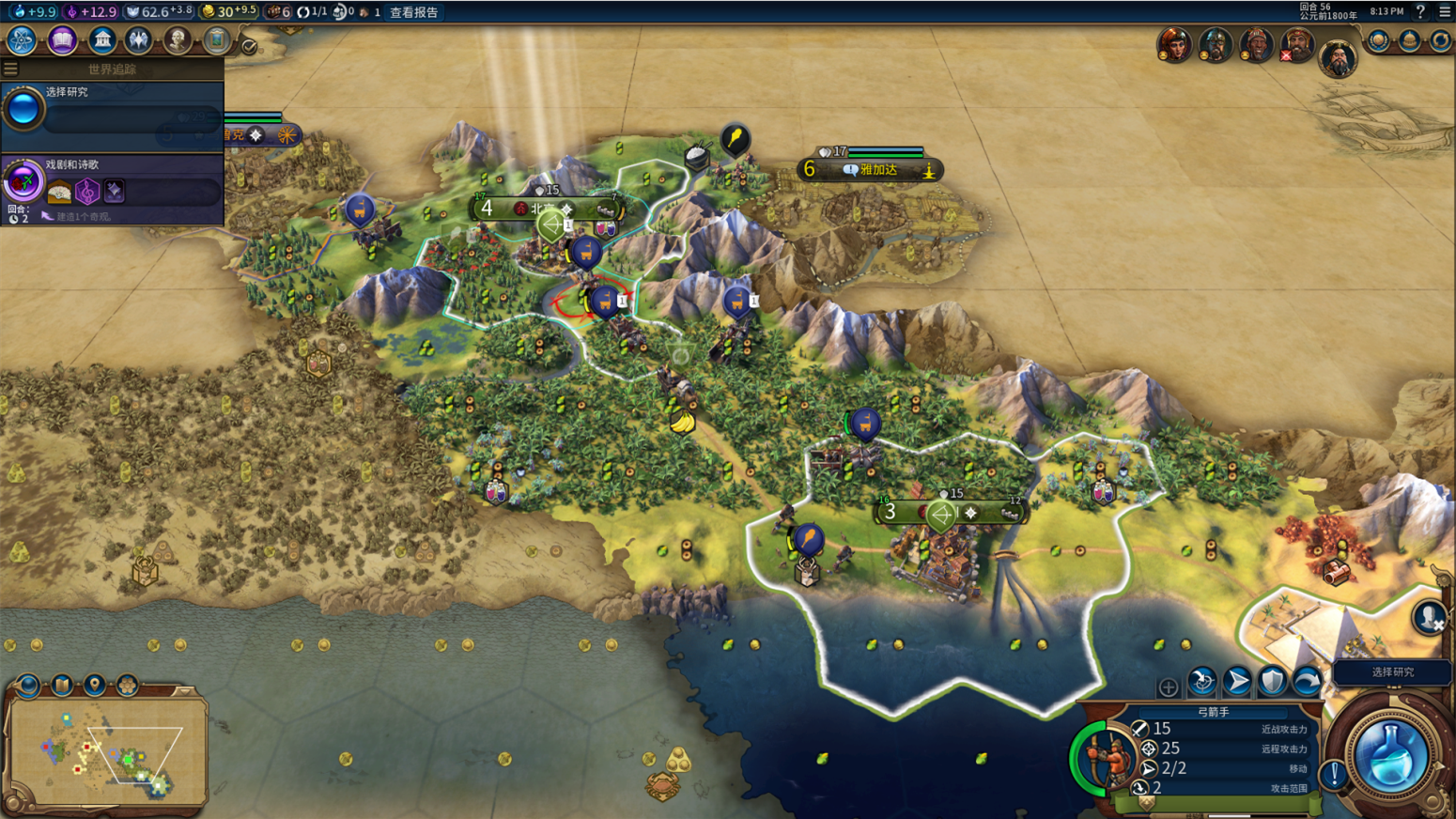
Task: Open the city-states dome icon
Action: click(x=1409, y=40)
